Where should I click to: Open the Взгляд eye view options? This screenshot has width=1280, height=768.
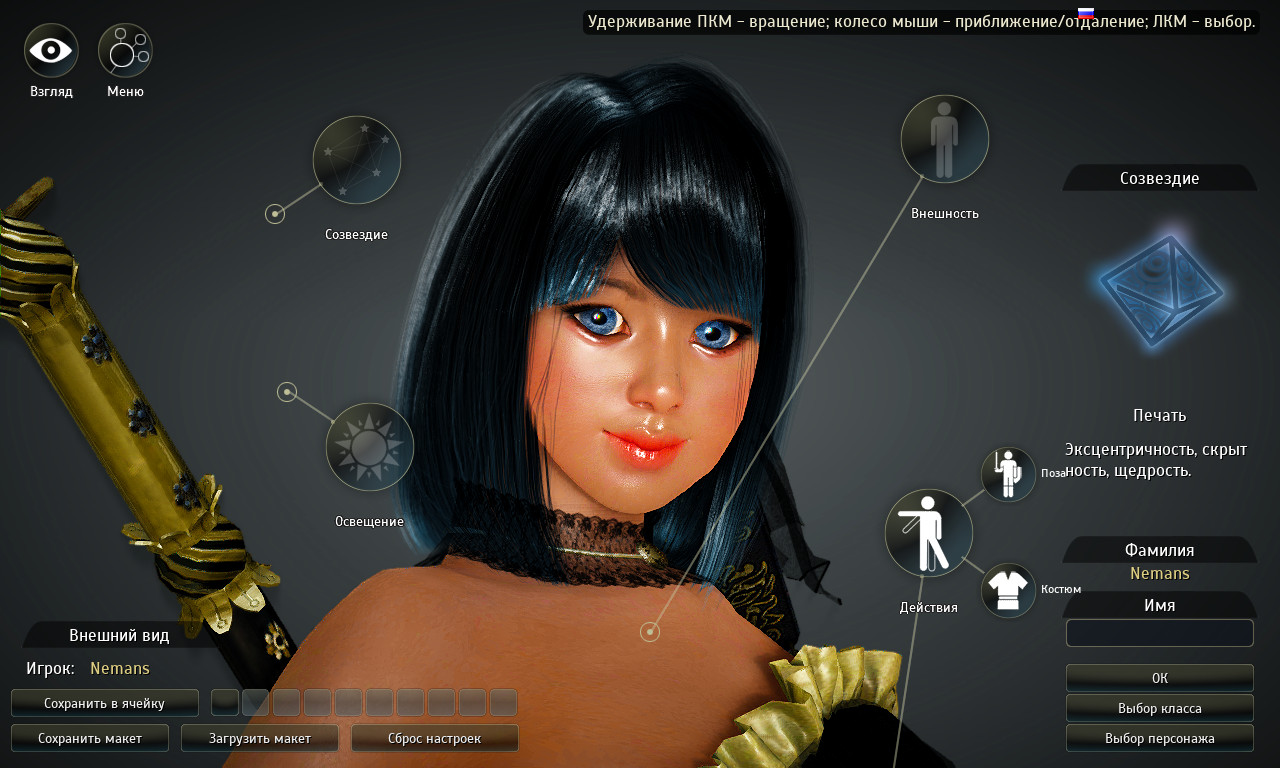point(51,51)
